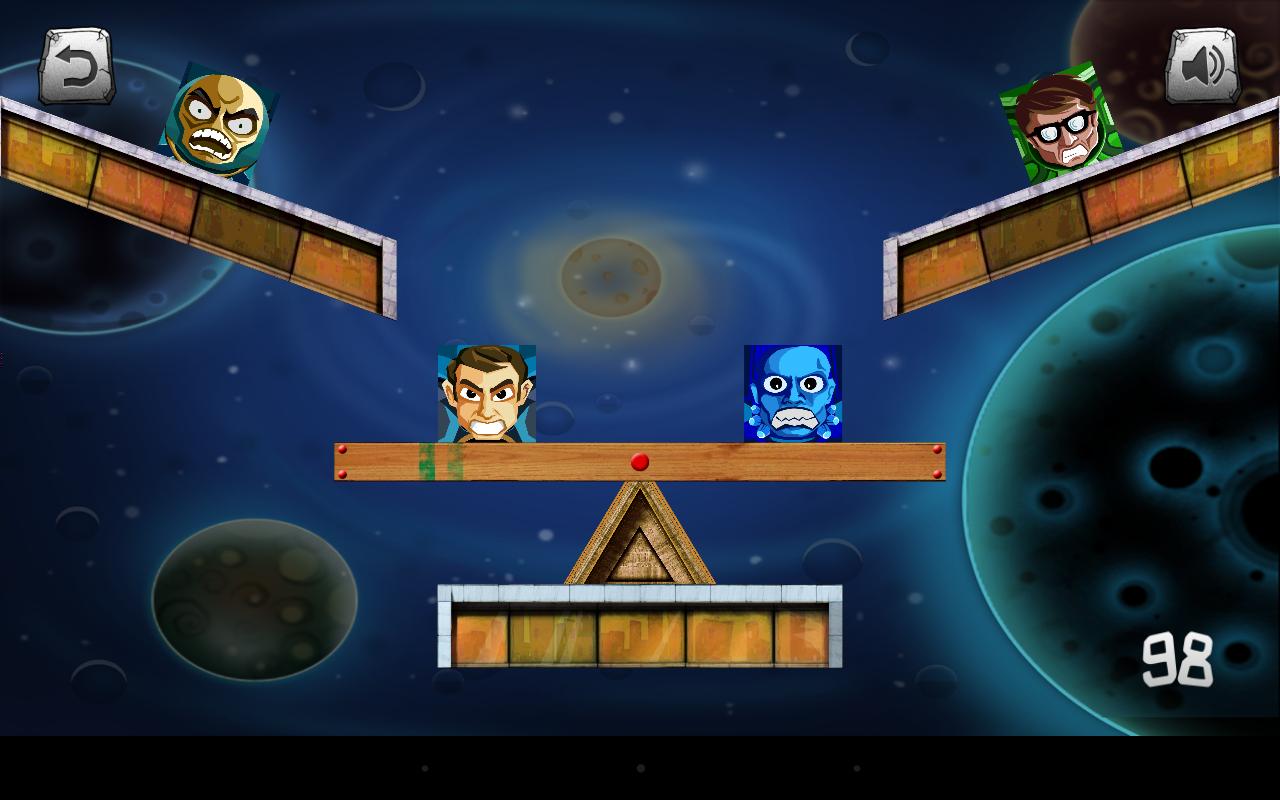Tap the brown-haired angry man block
Viewport: 1280px width, 800px height.
pos(487,395)
